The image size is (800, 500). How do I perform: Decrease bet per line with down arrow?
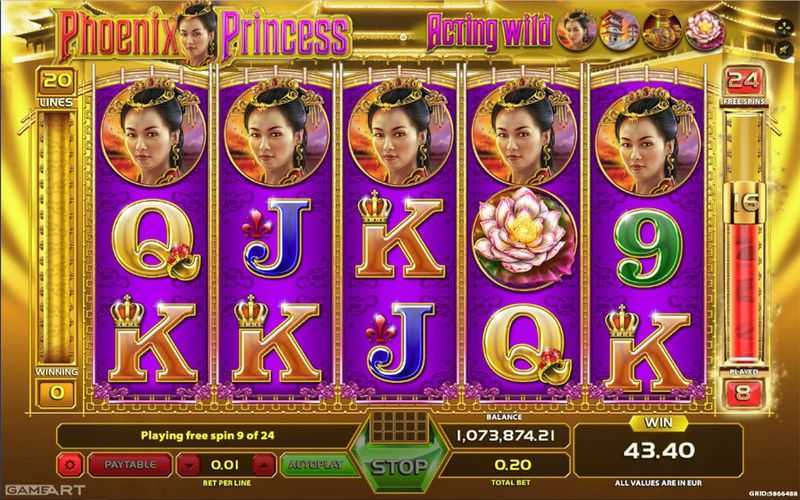tap(189, 465)
